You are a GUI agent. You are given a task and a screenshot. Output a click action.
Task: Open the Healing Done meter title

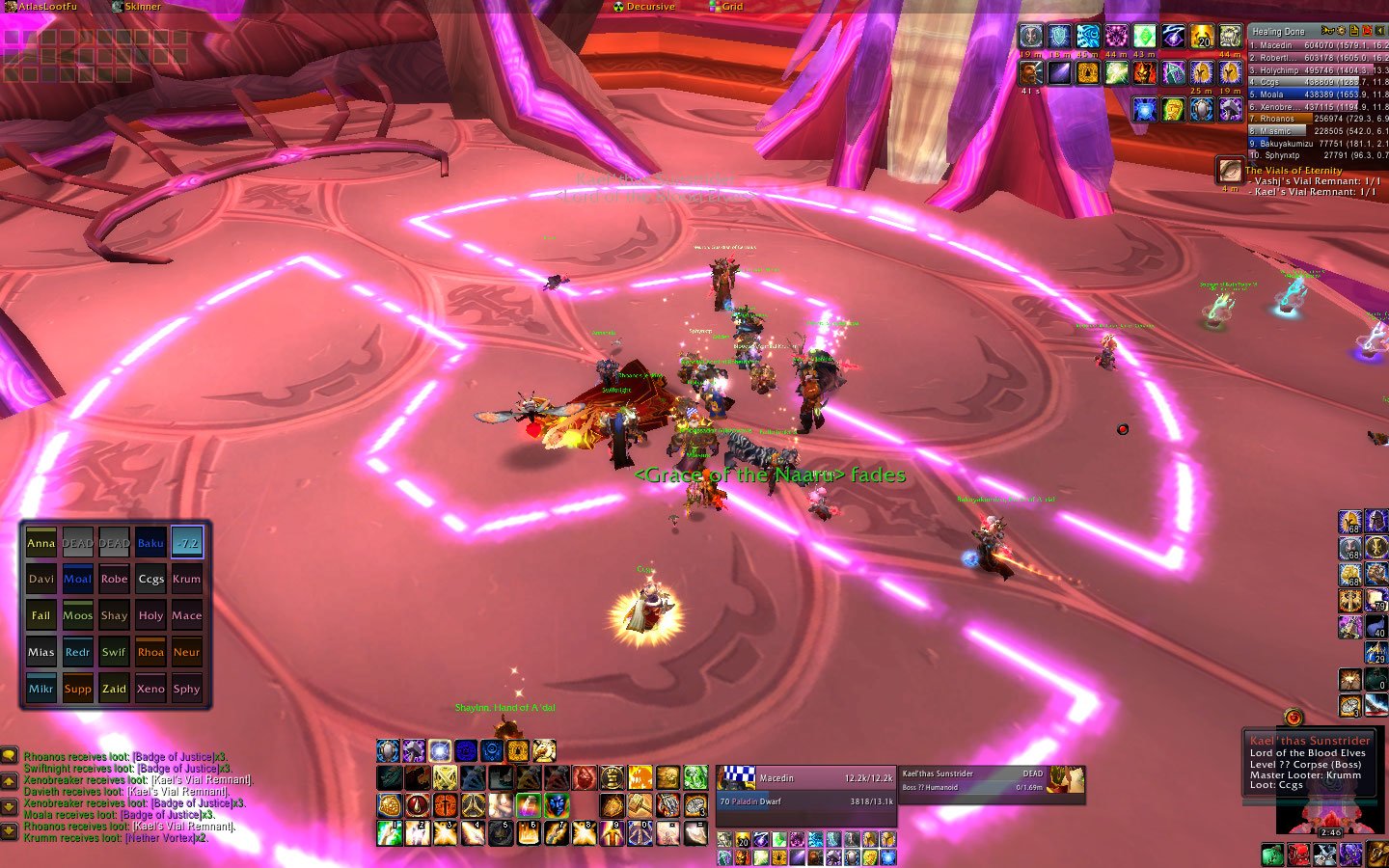click(x=1278, y=32)
